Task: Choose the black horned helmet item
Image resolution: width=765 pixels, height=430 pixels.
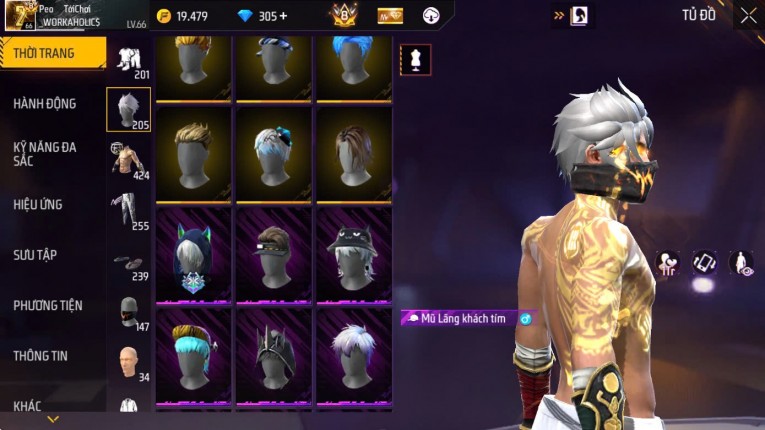Action: point(274,355)
